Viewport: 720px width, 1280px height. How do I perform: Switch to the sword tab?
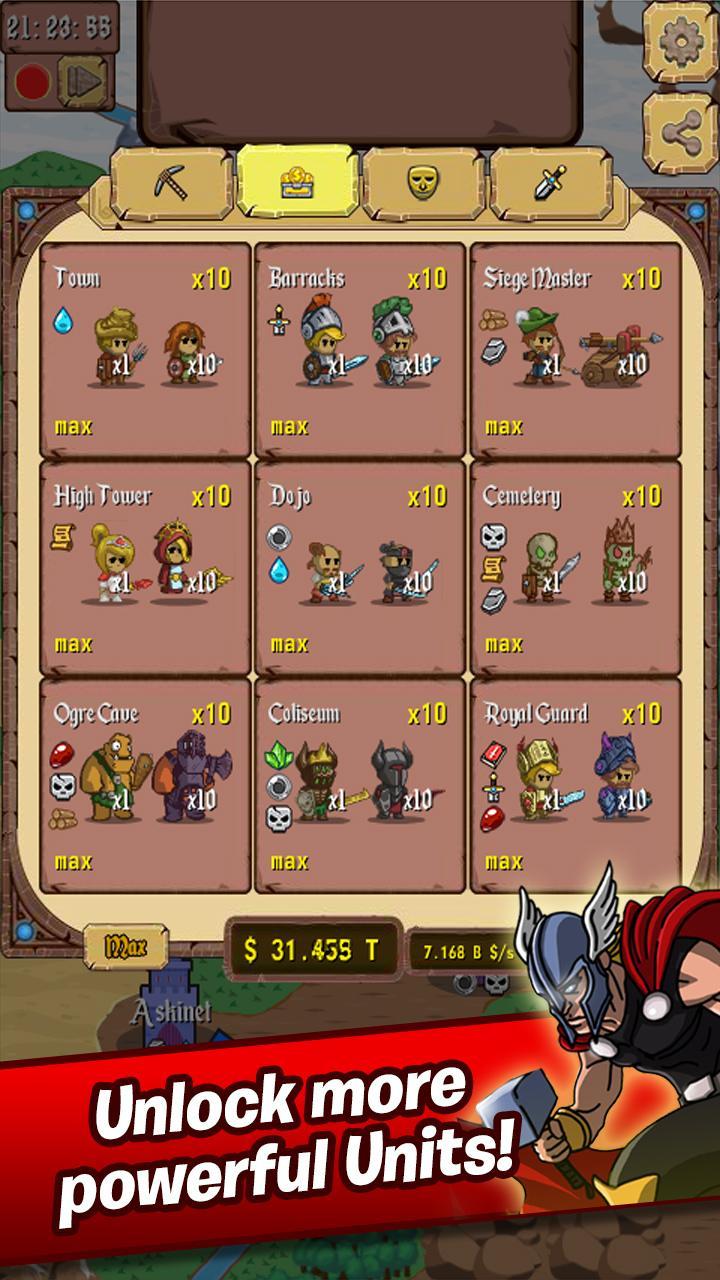click(x=551, y=183)
